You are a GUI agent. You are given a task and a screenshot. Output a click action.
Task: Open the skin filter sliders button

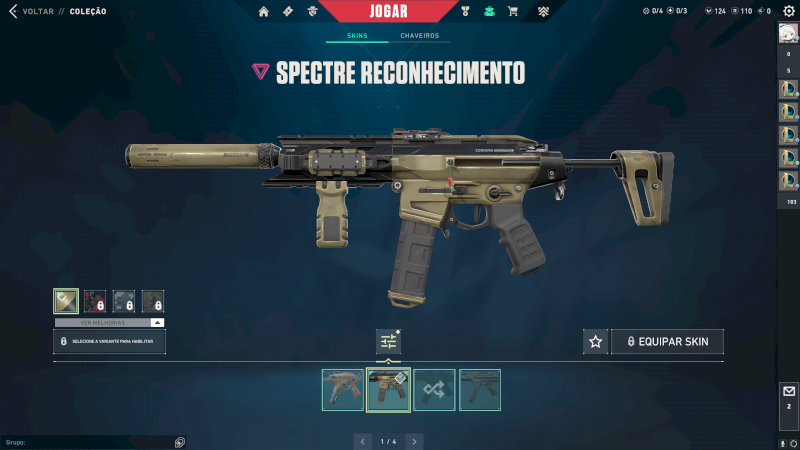pos(388,341)
